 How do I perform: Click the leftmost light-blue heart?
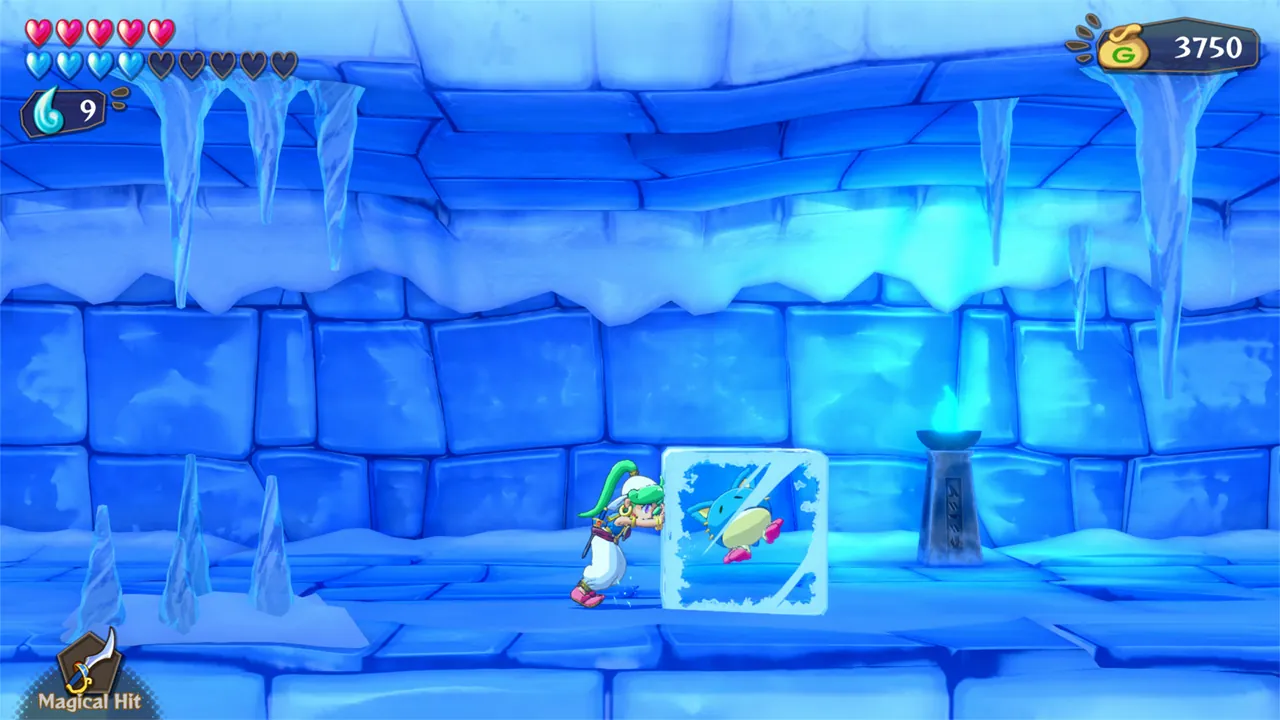(x=40, y=62)
